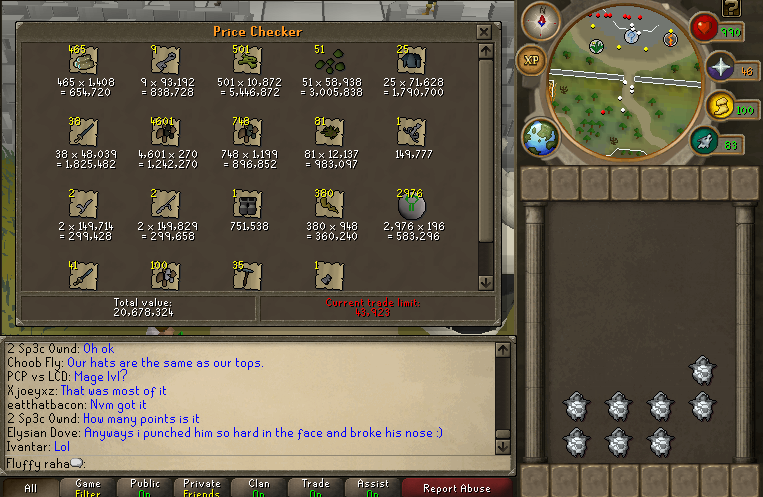Open the question mark help icon

pos(731,8)
